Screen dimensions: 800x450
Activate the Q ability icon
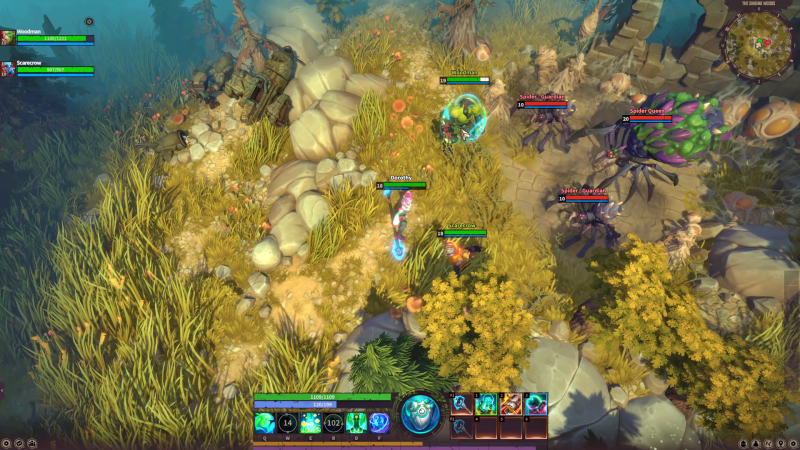click(x=264, y=423)
